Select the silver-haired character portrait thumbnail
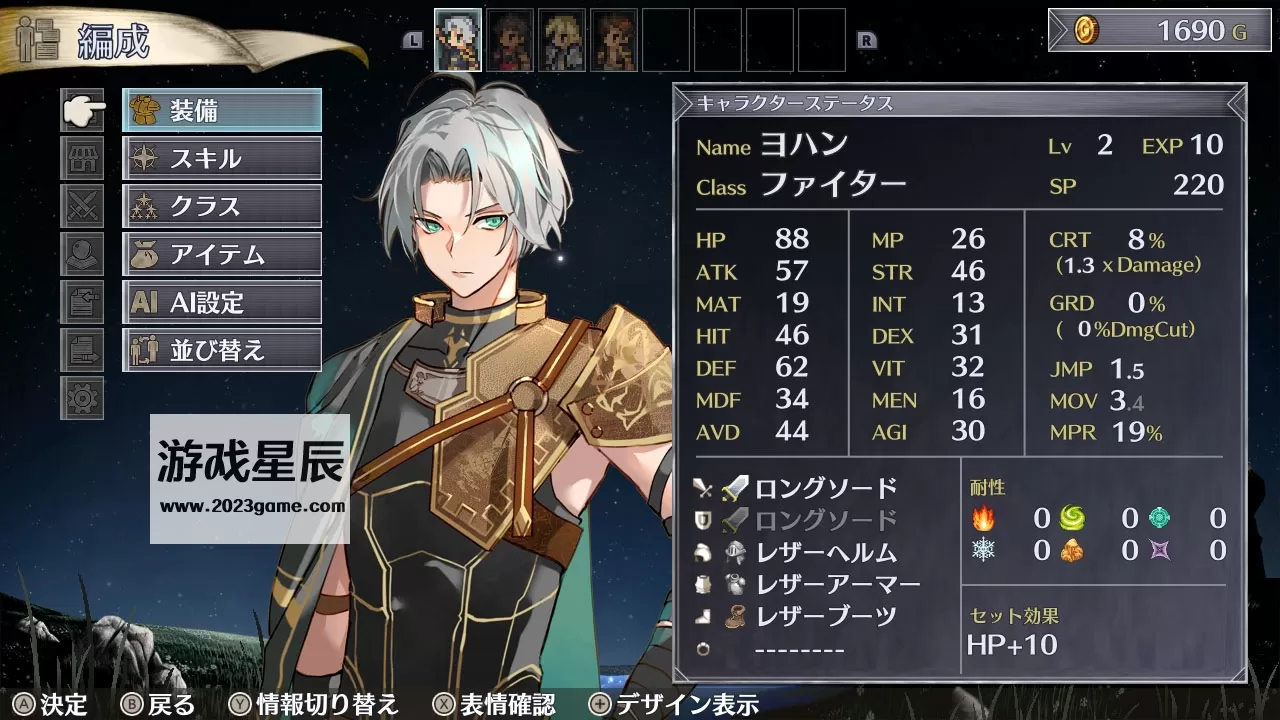1280x720 pixels. tap(458, 40)
